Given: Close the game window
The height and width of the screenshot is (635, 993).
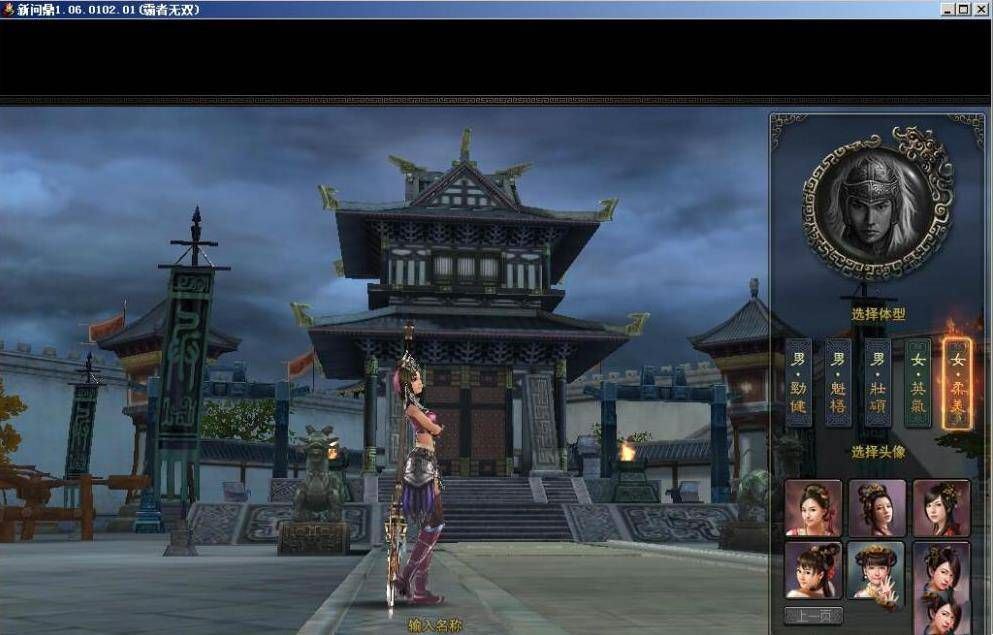Looking at the screenshot, I should [982, 9].
